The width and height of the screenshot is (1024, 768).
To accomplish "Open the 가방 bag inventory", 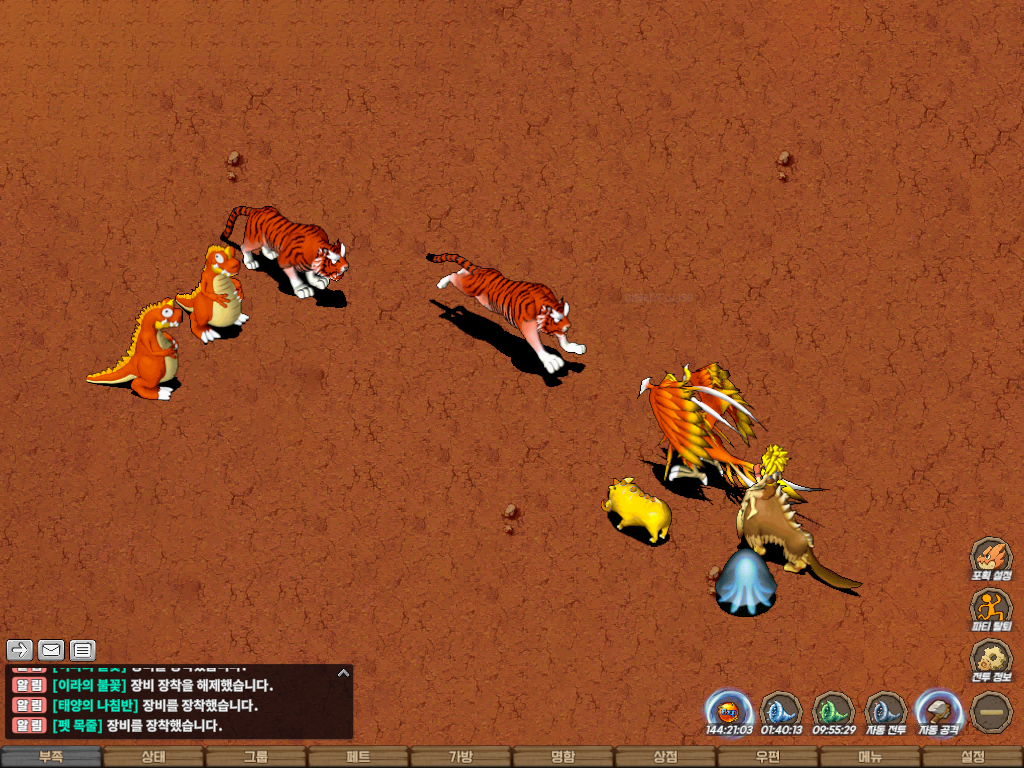I will click(x=460, y=757).
